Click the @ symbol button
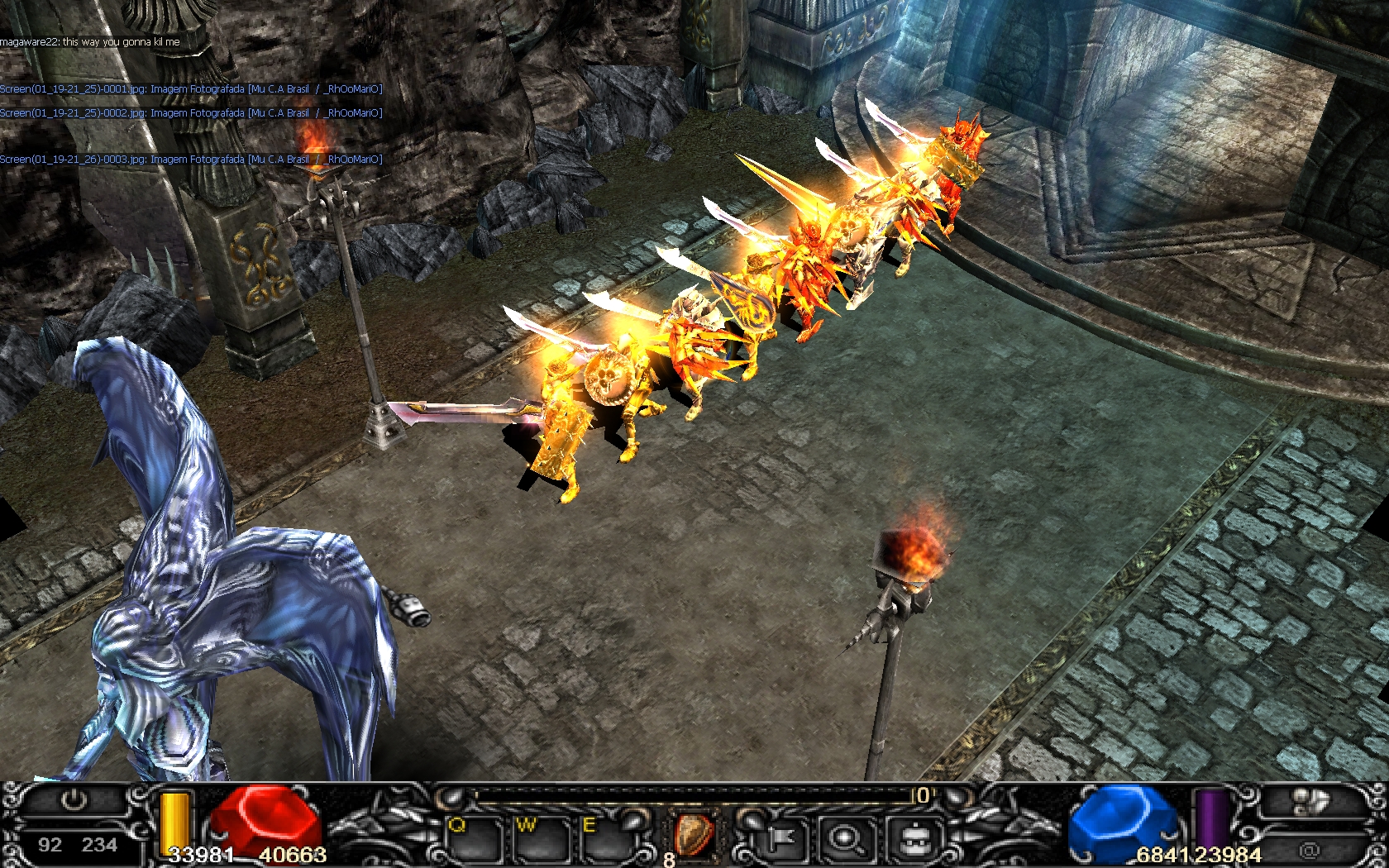1389x868 pixels. [1309, 849]
